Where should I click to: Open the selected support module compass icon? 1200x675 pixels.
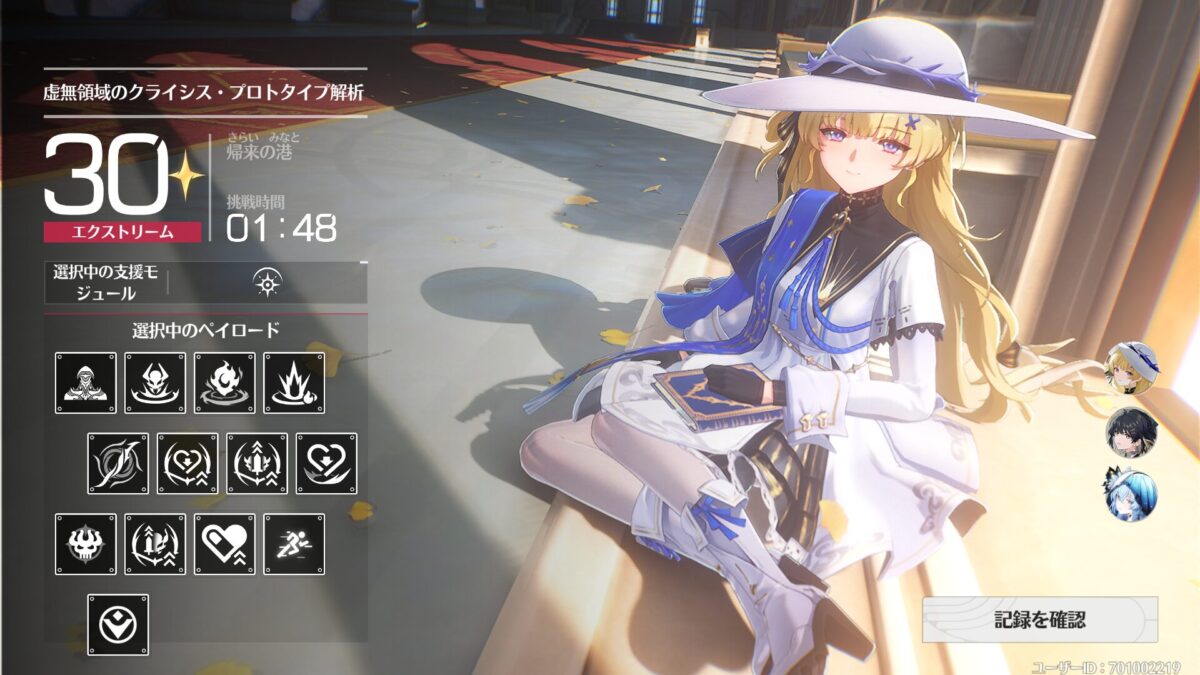[268, 283]
